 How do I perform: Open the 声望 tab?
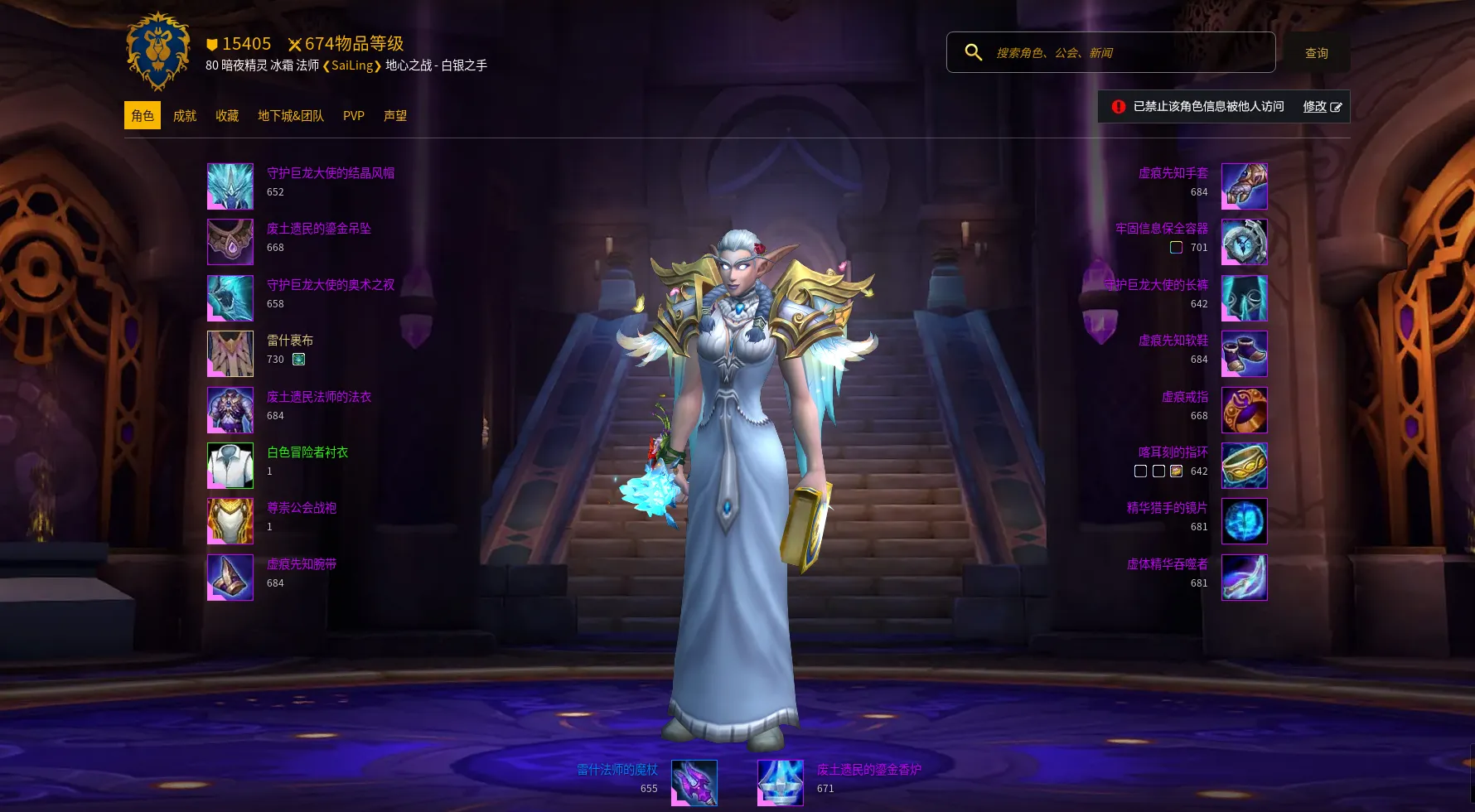point(395,116)
